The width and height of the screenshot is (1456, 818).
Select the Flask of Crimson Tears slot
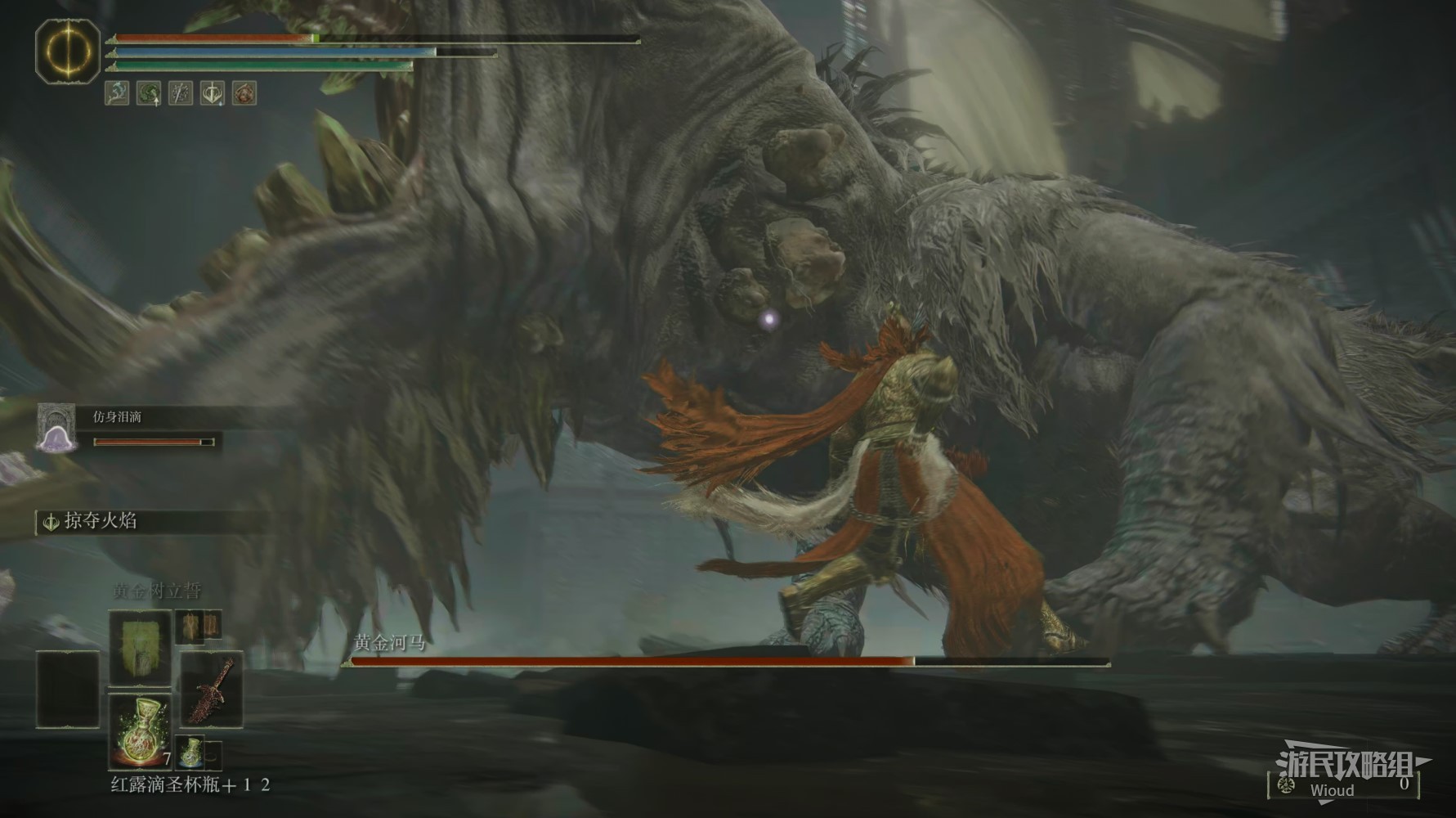(x=140, y=730)
